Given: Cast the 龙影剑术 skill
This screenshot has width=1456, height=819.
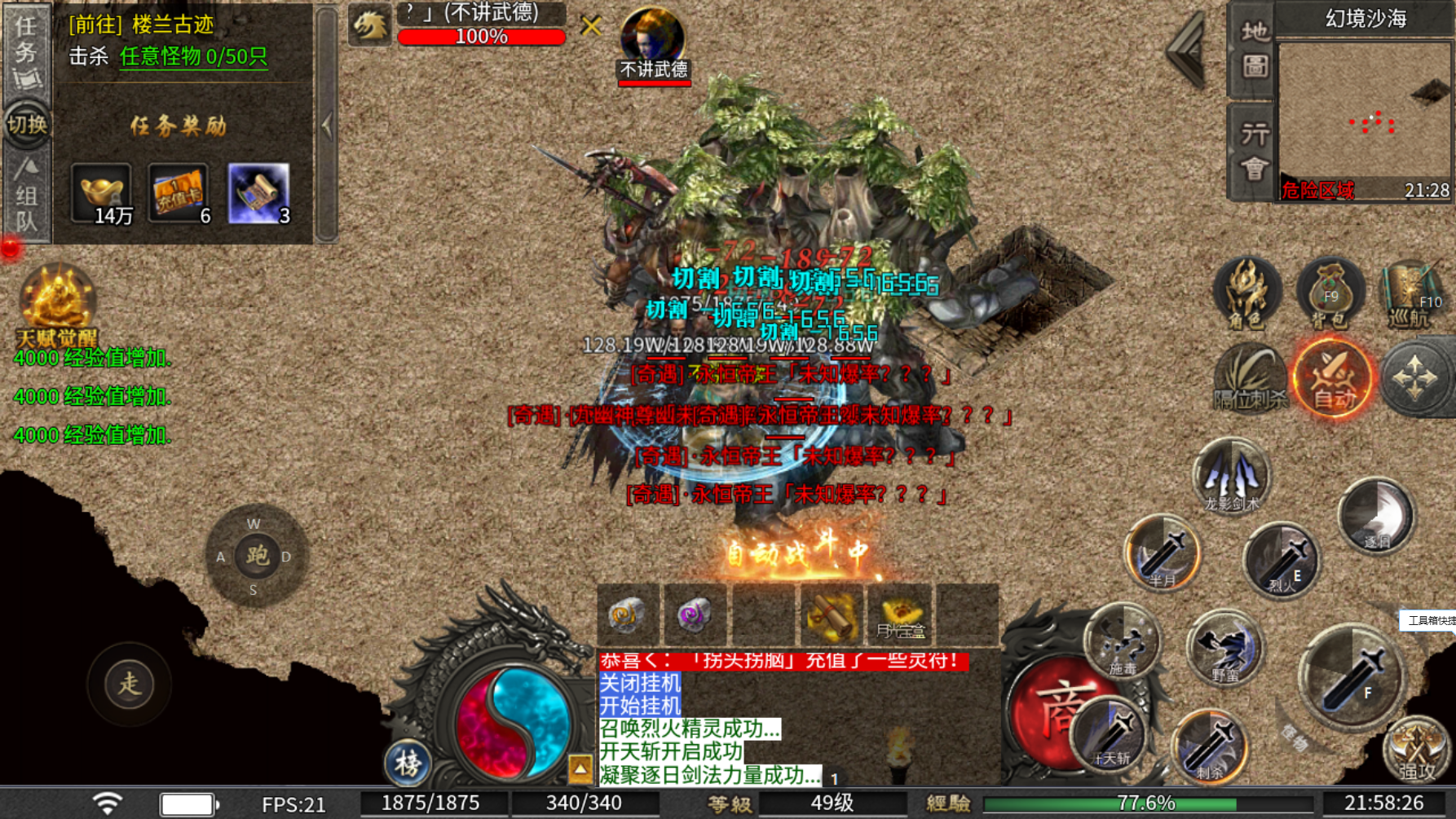Looking at the screenshot, I should coord(1232,476).
